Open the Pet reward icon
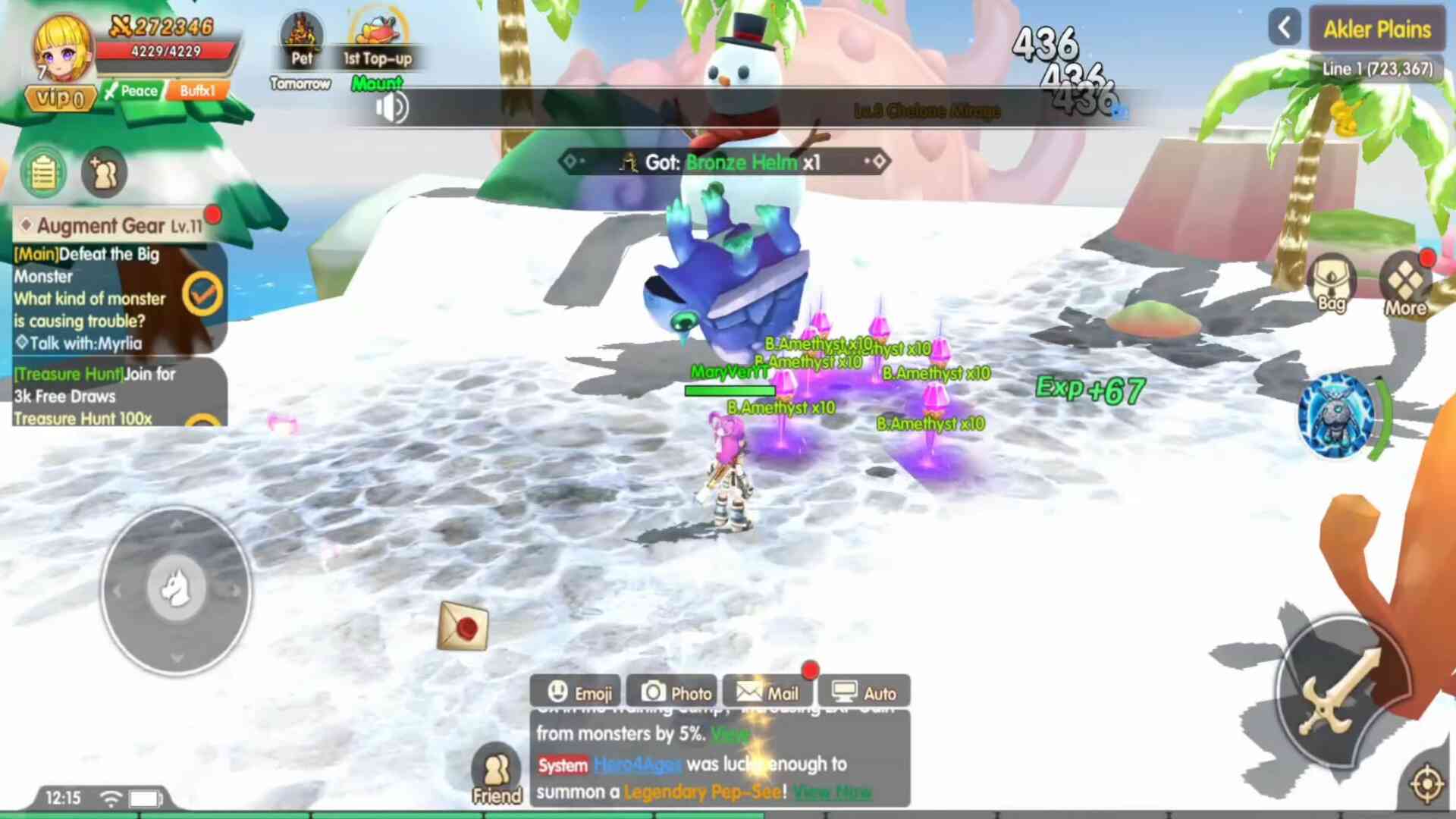The width and height of the screenshot is (1456, 819). point(301,42)
